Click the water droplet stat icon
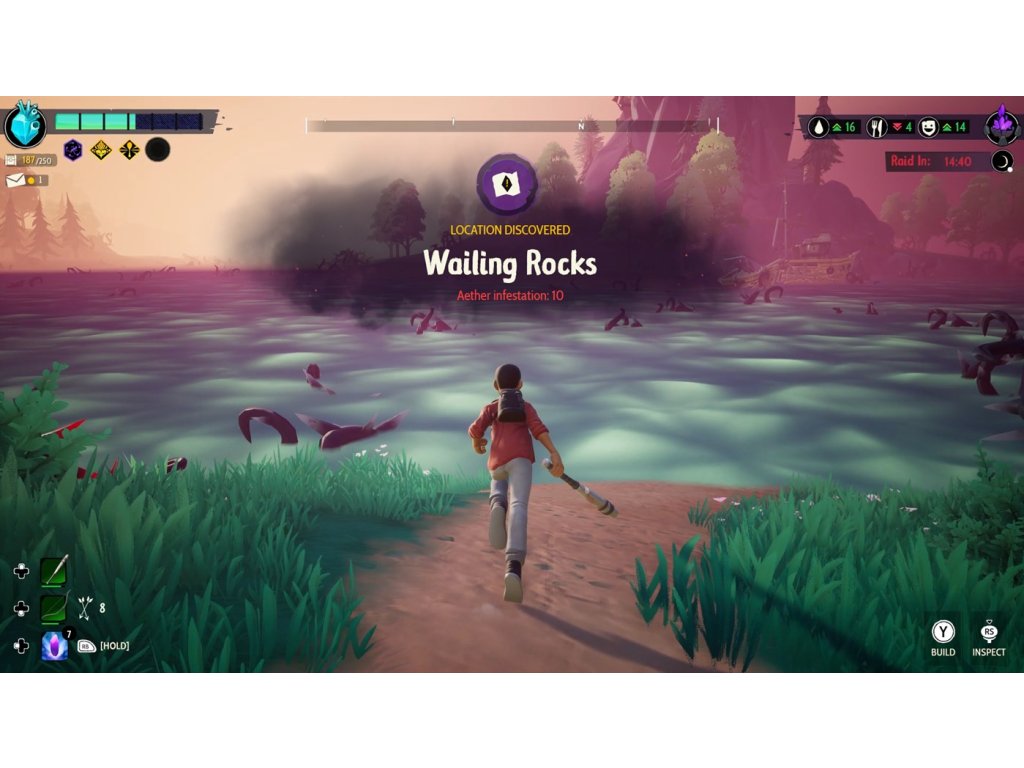1024x768 pixels. [820, 127]
